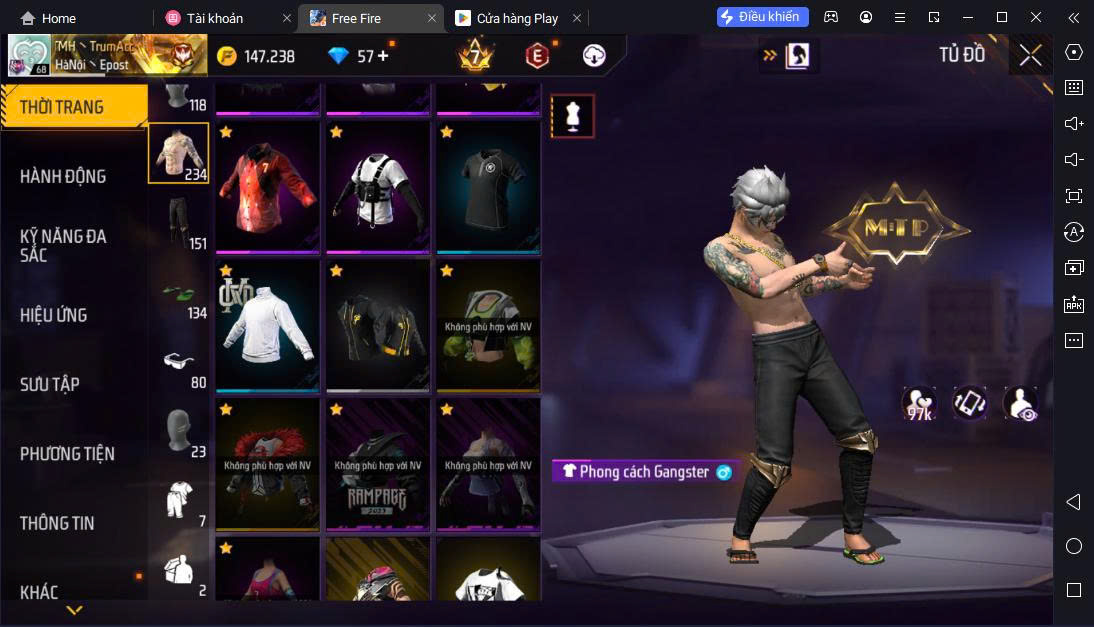
Task: Choose the black and yellow jacket
Action: [377, 327]
